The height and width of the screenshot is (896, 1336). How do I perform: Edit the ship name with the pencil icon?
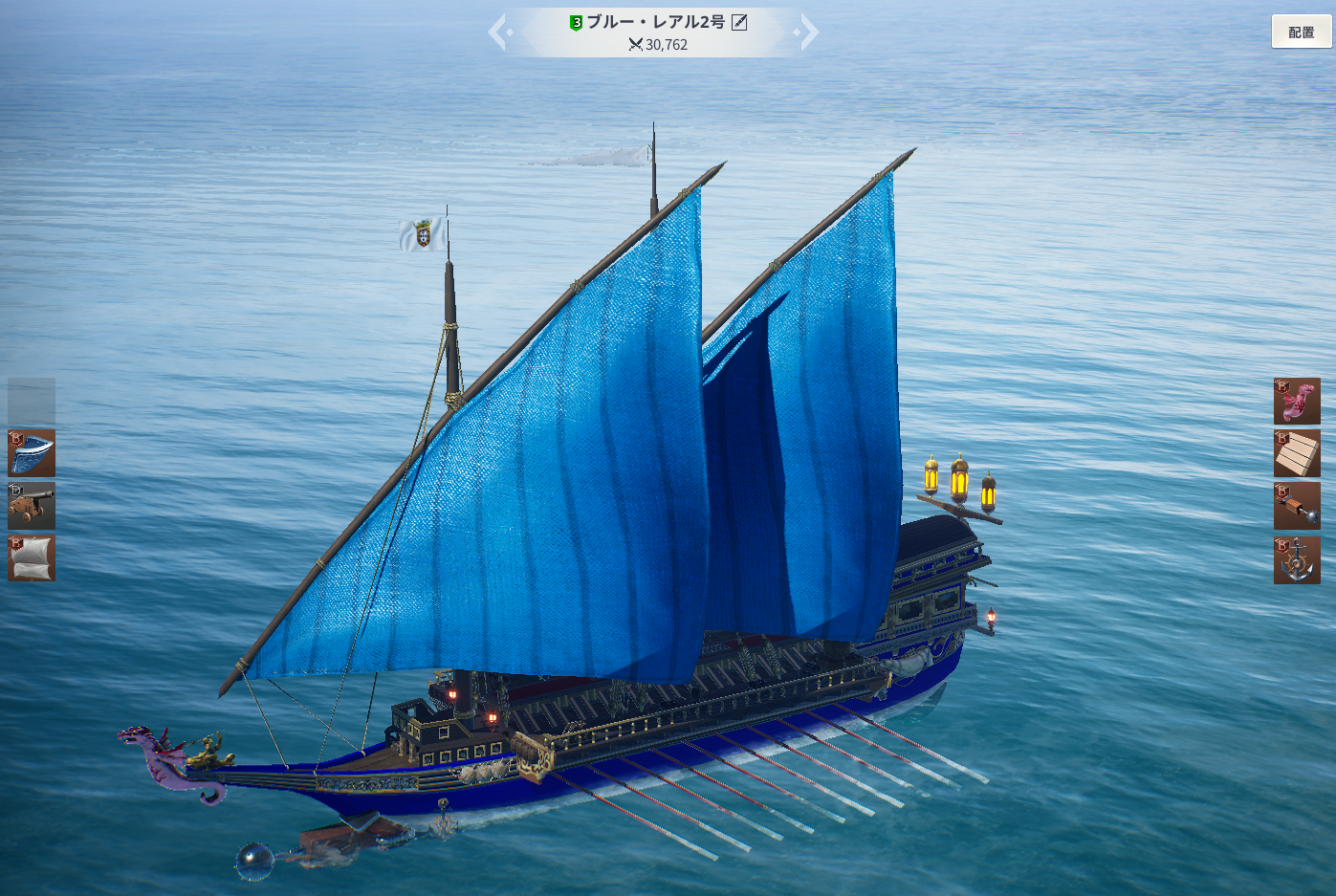tap(739, 22)
